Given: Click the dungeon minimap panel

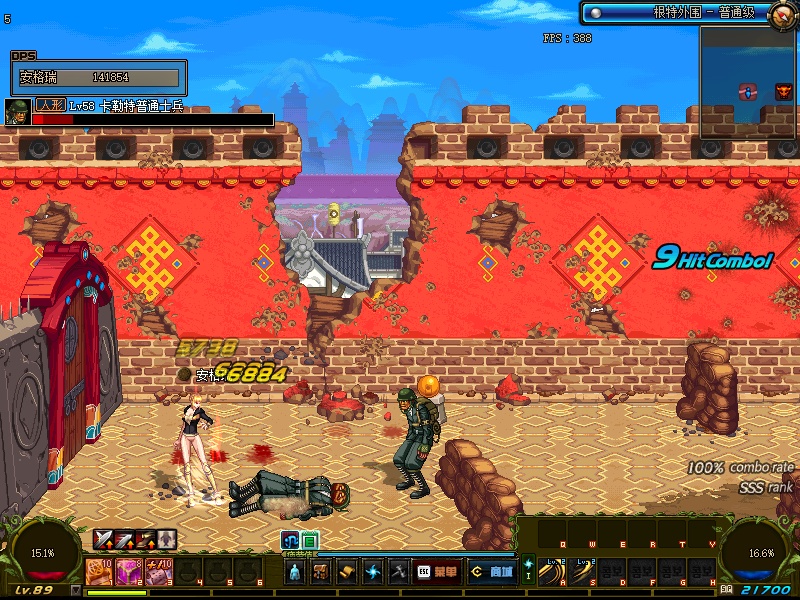Looking at the screenshot, I should pos(747,82).
